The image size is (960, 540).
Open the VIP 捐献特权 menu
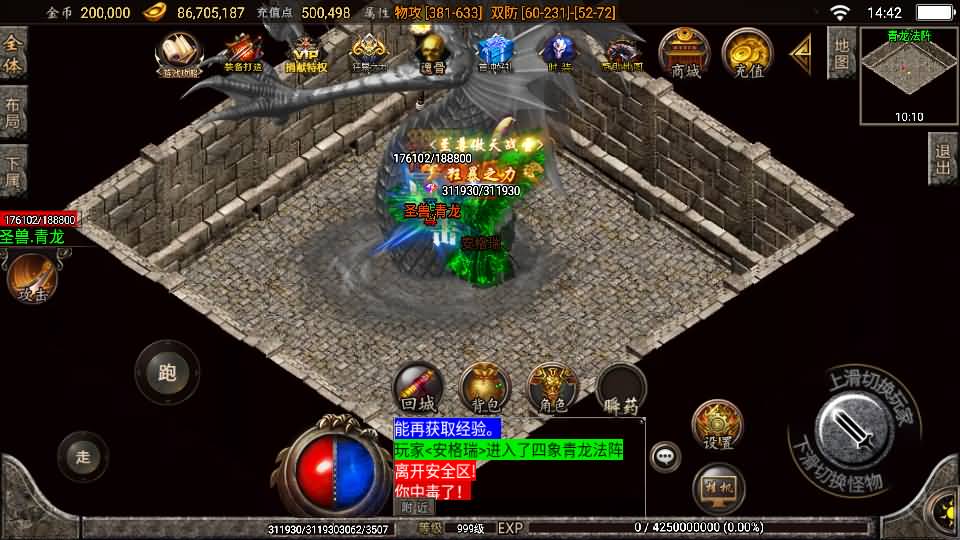(306, 53)
